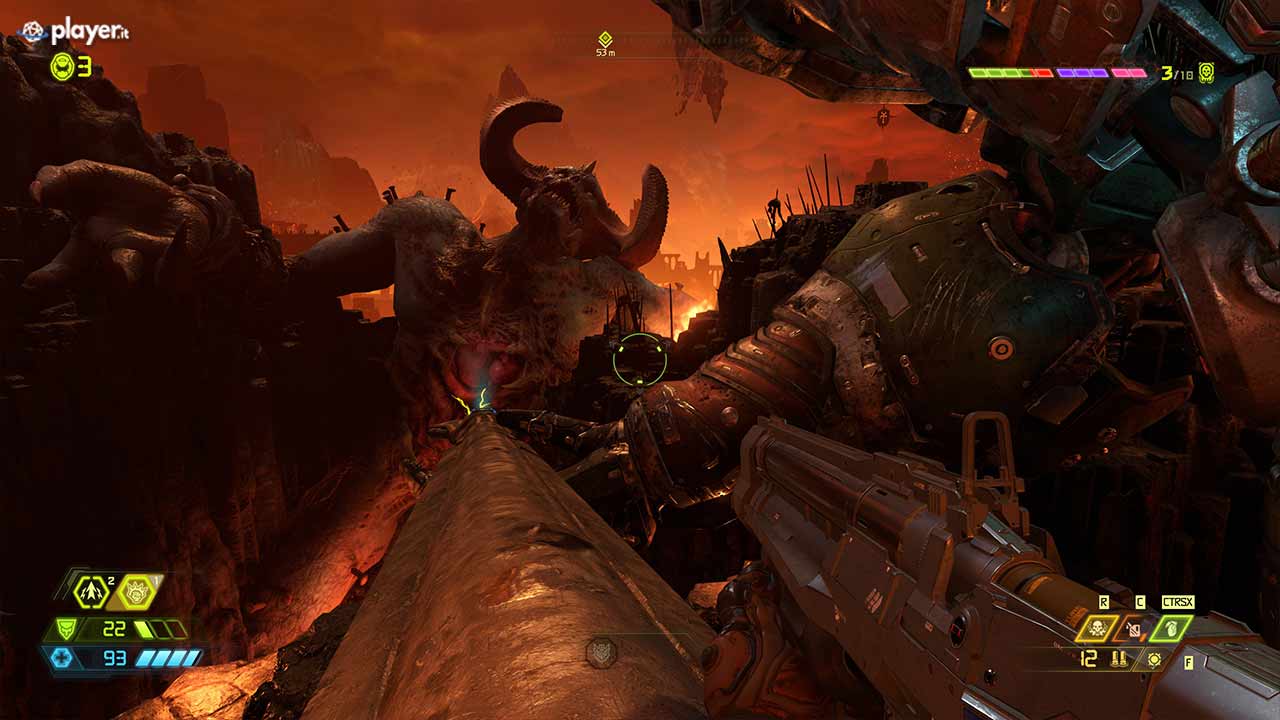Choose the demon-face weapon mod icon
Screen dimensions: 1280x720
pos(138,592)
